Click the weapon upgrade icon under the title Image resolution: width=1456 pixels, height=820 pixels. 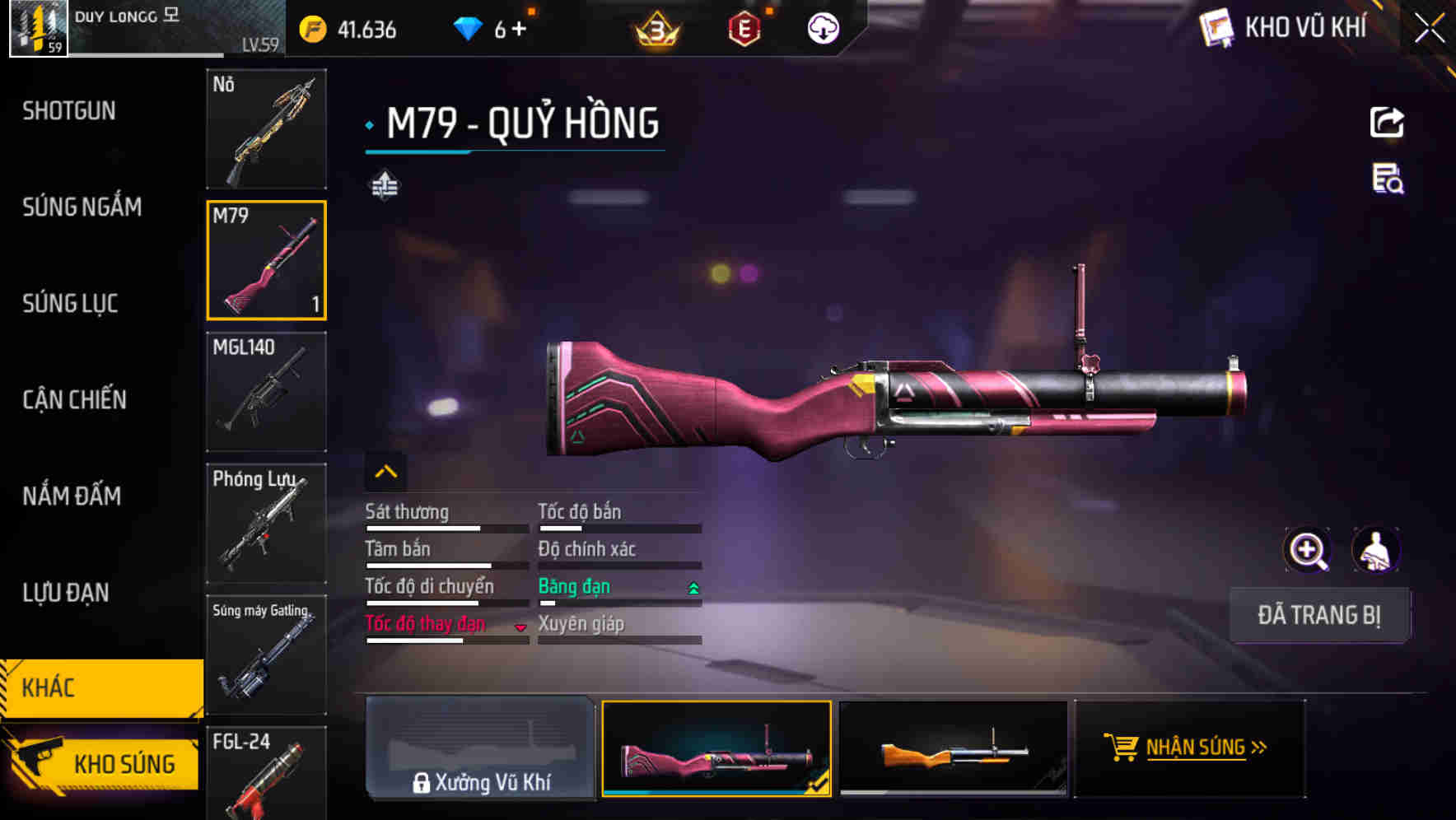pos(386,184)
